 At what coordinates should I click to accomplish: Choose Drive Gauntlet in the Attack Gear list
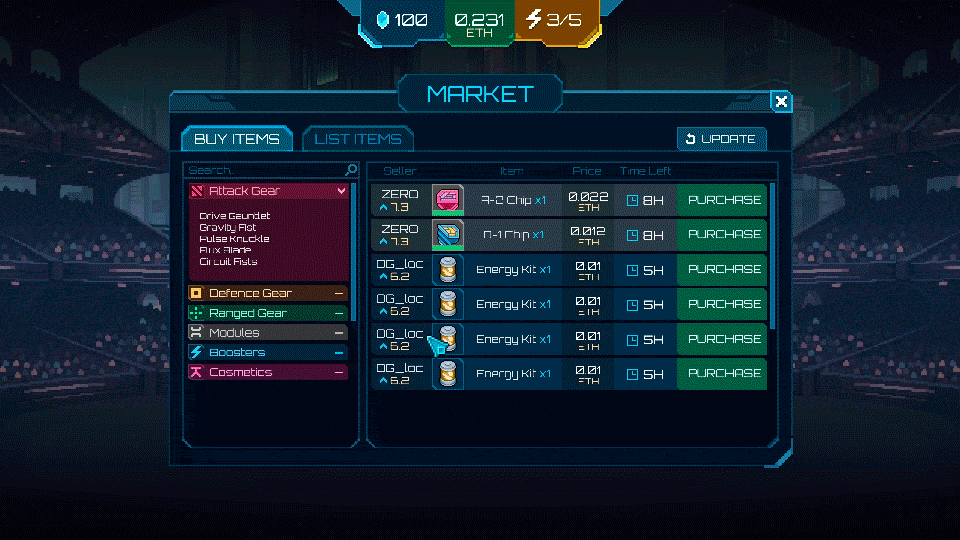[x=235, y=216]
